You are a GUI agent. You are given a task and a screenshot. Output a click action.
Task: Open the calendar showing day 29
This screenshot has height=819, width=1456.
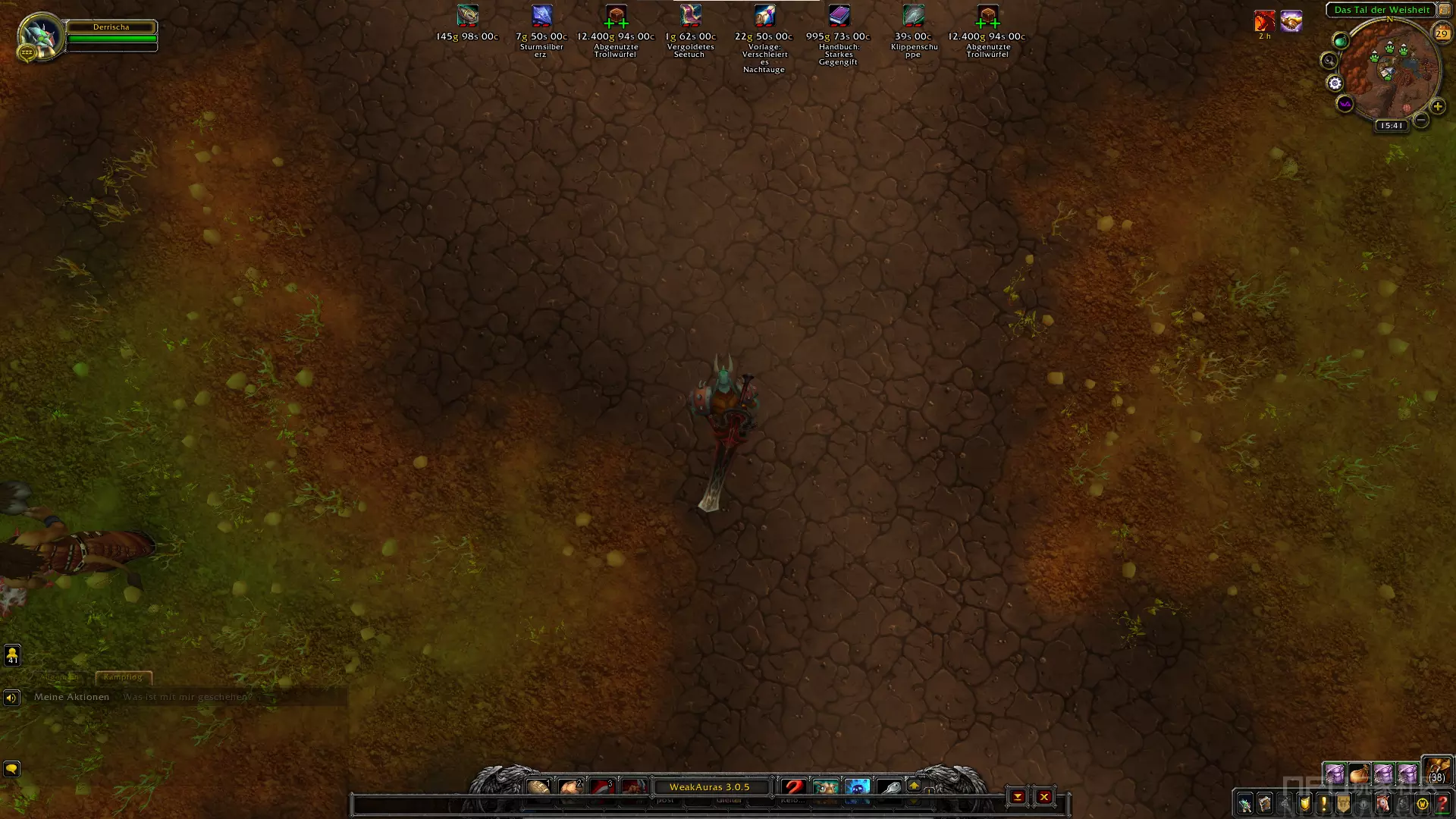(1441, 33)
